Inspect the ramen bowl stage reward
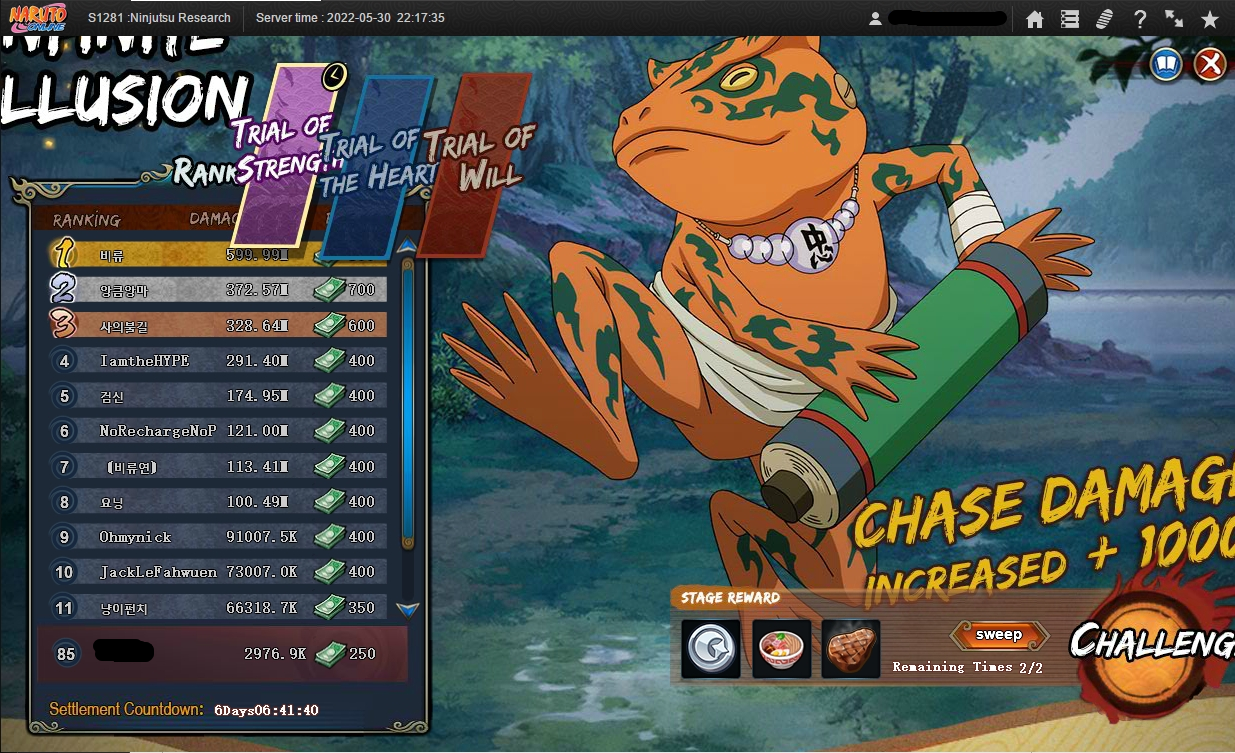1235x753 pixels. click(x=781, y=649)
